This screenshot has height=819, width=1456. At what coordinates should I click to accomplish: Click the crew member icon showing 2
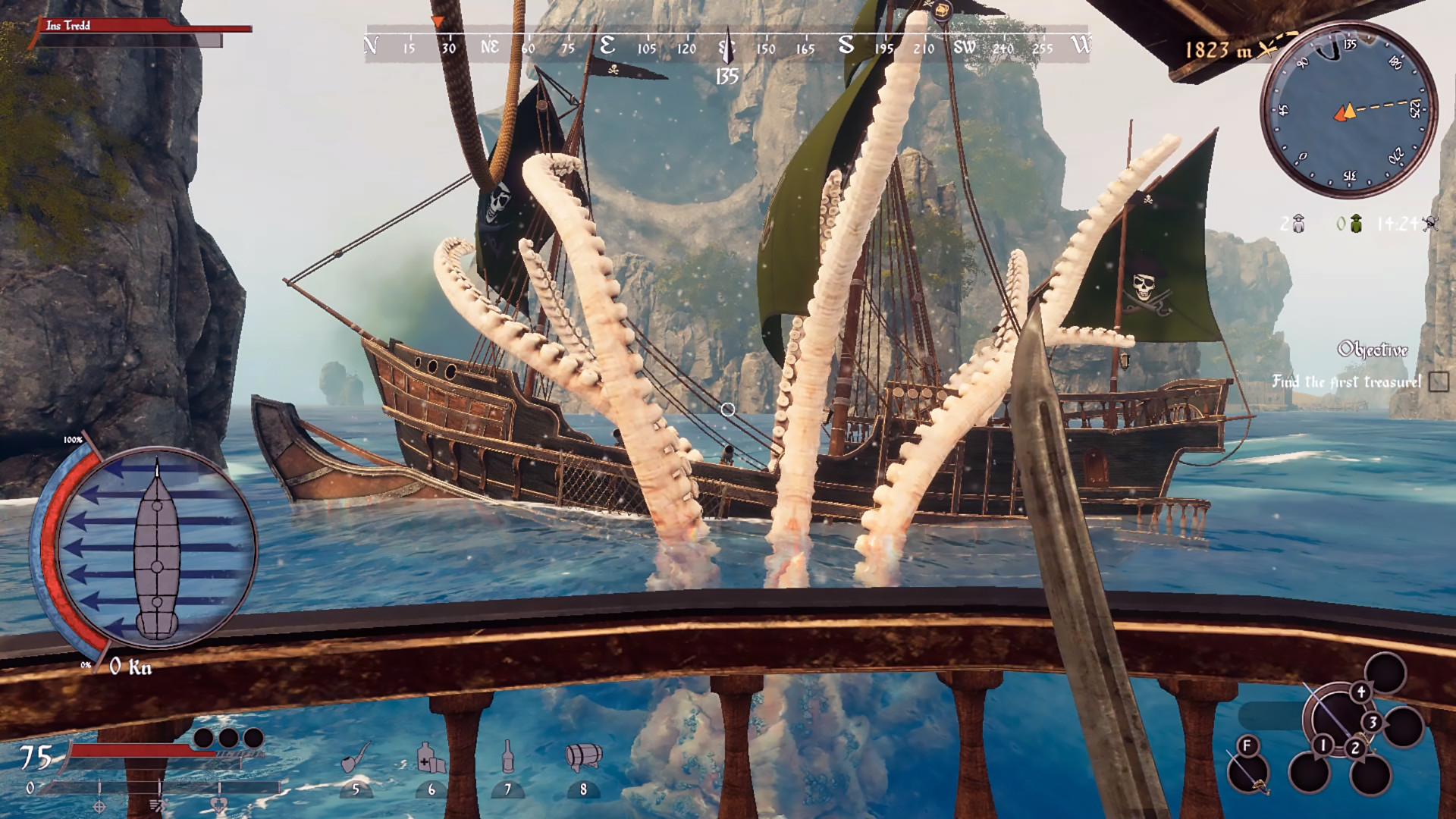click(x=1299, y=224)
